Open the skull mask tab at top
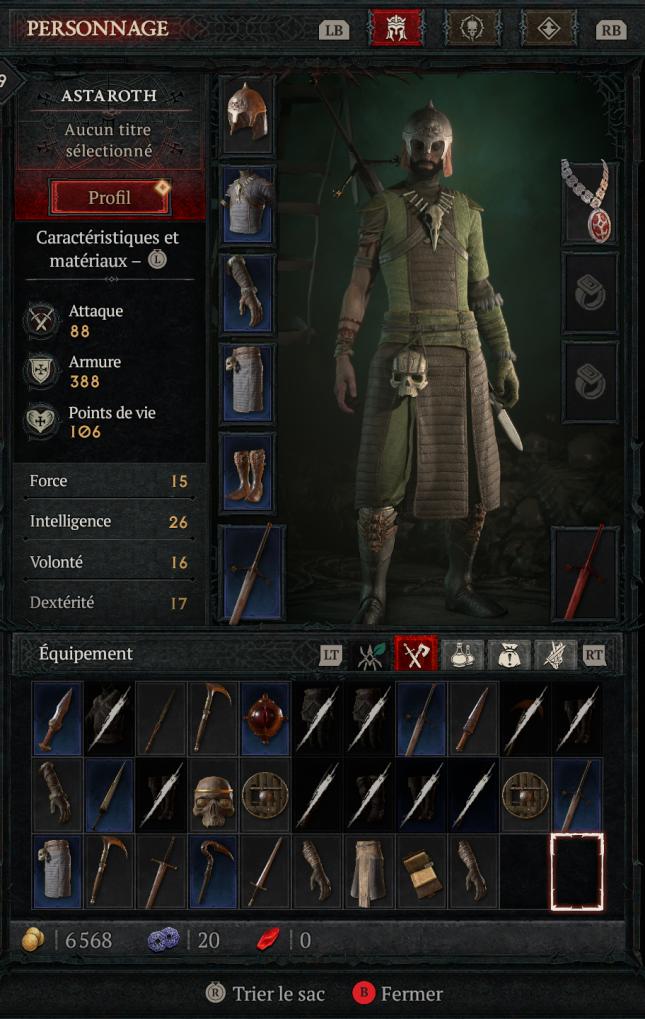Viewport: 645px width, 1019px height. (x=472, y=29)
